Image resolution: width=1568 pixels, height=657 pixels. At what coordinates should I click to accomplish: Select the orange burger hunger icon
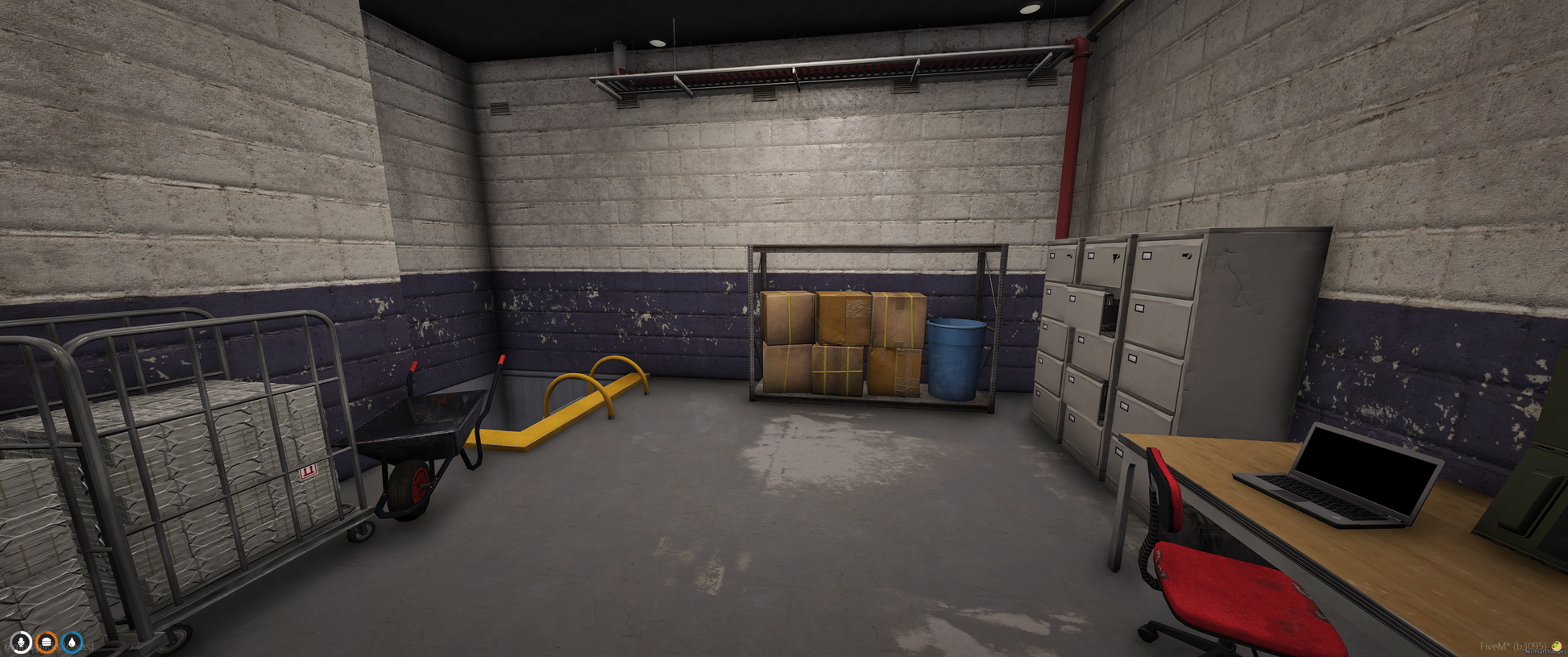47,642
